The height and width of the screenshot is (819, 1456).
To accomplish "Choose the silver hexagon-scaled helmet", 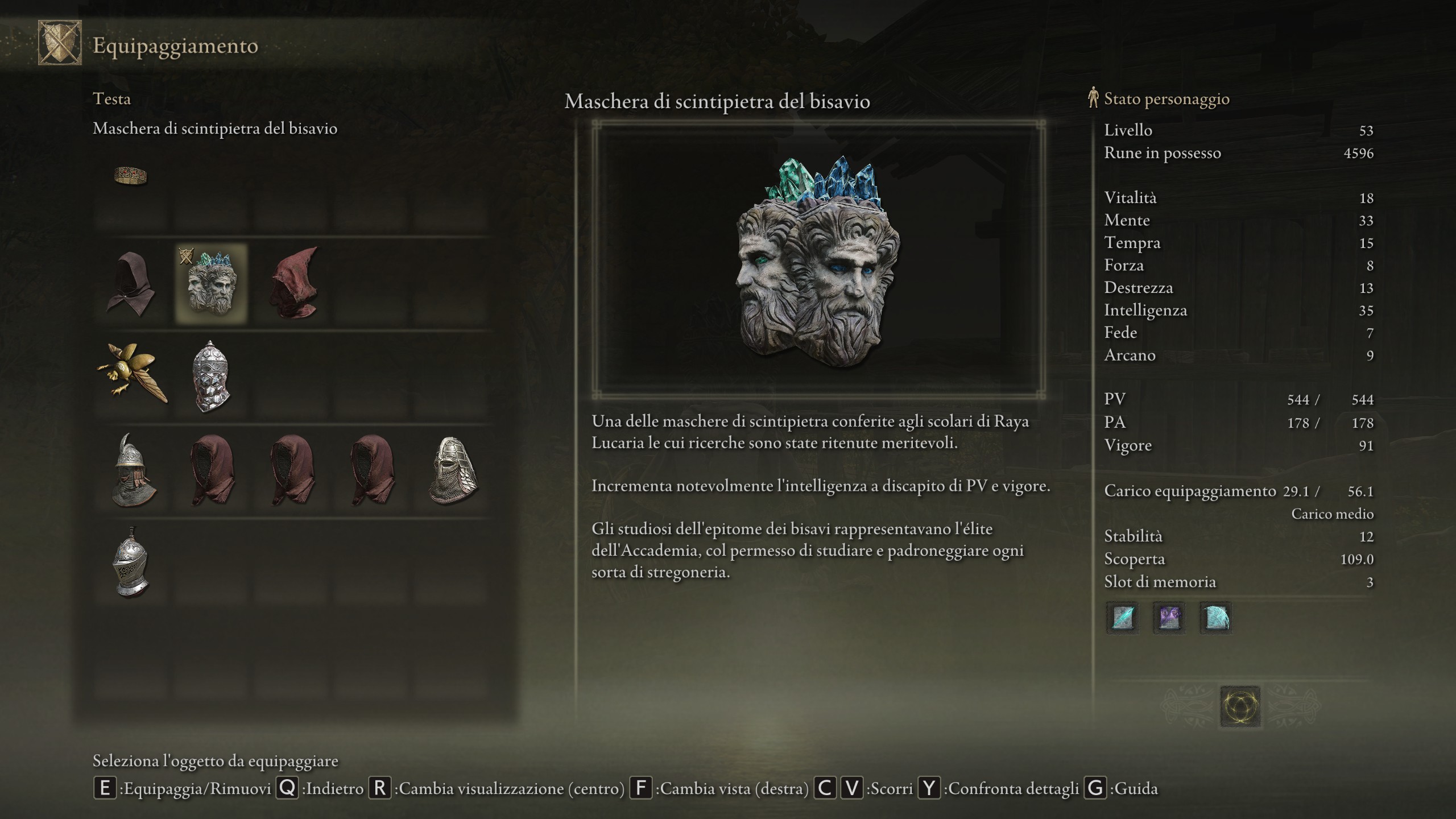I will [210, 375].
